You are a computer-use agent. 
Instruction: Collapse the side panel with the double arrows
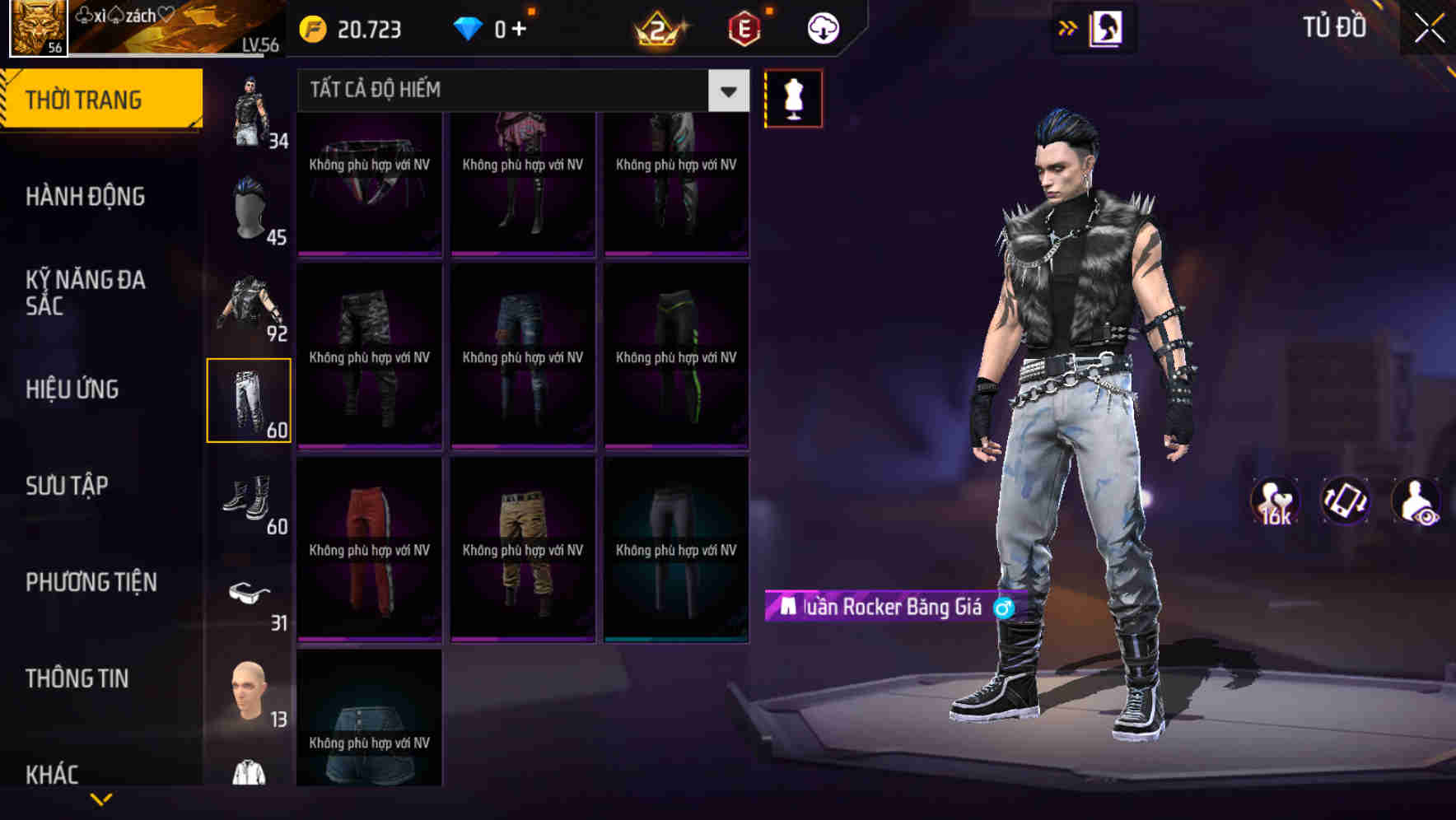click(x=1068, y=26)
